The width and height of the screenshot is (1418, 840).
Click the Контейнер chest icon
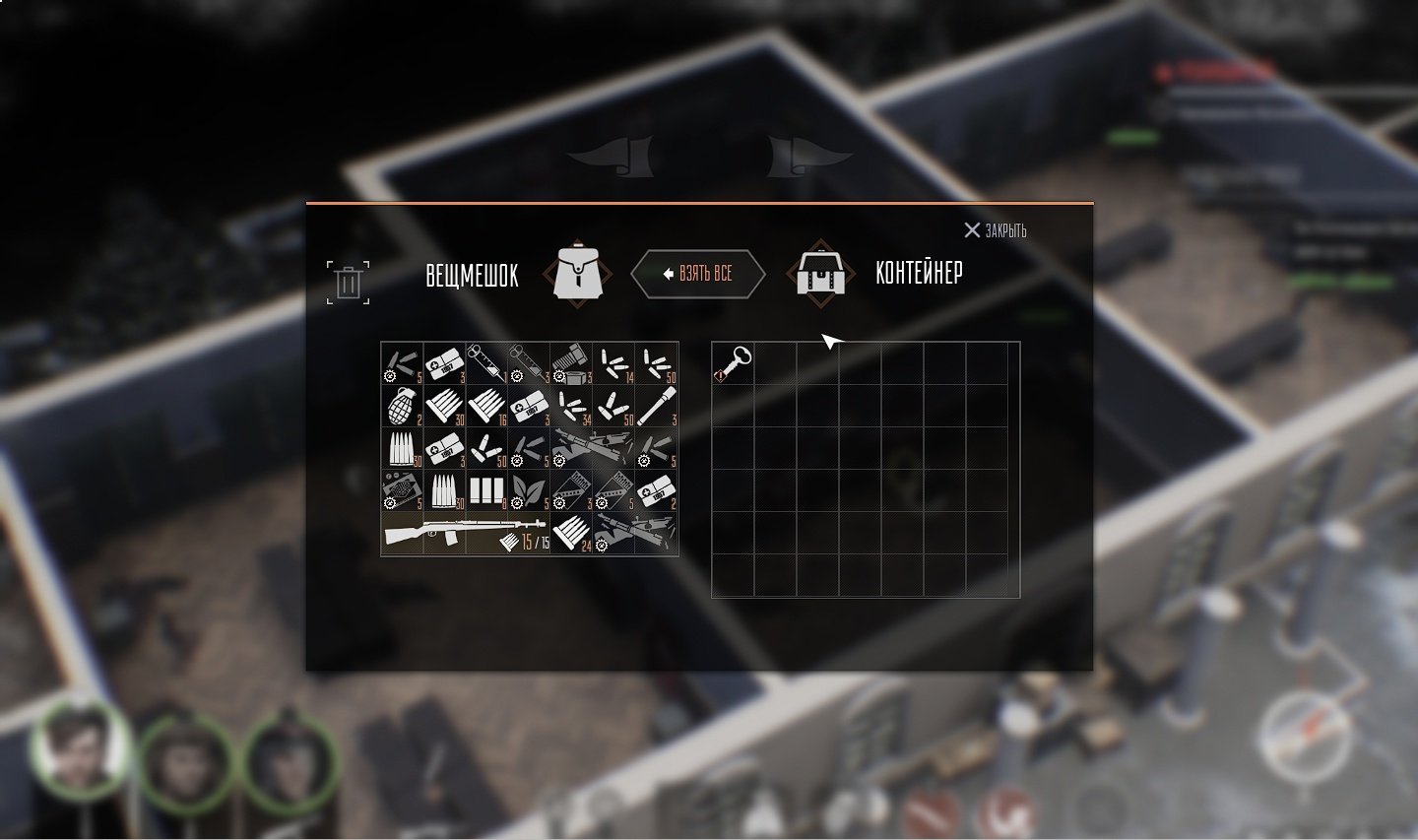click(x=821, y=273)
